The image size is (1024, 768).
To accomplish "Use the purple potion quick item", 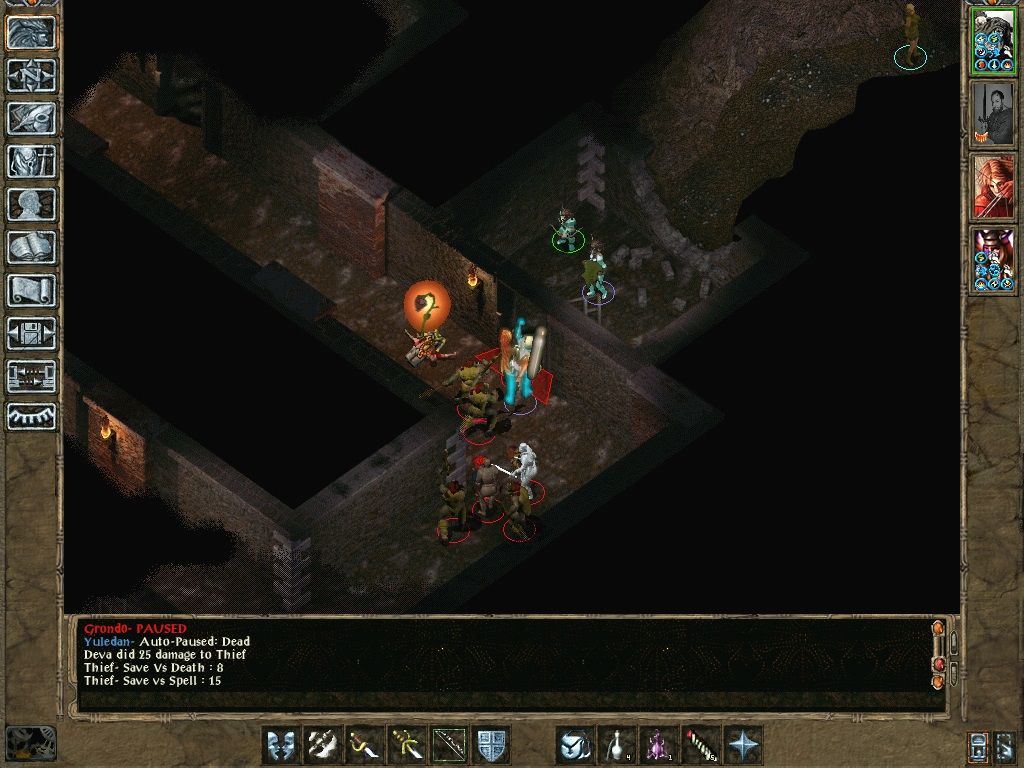I will coord(659,745).
